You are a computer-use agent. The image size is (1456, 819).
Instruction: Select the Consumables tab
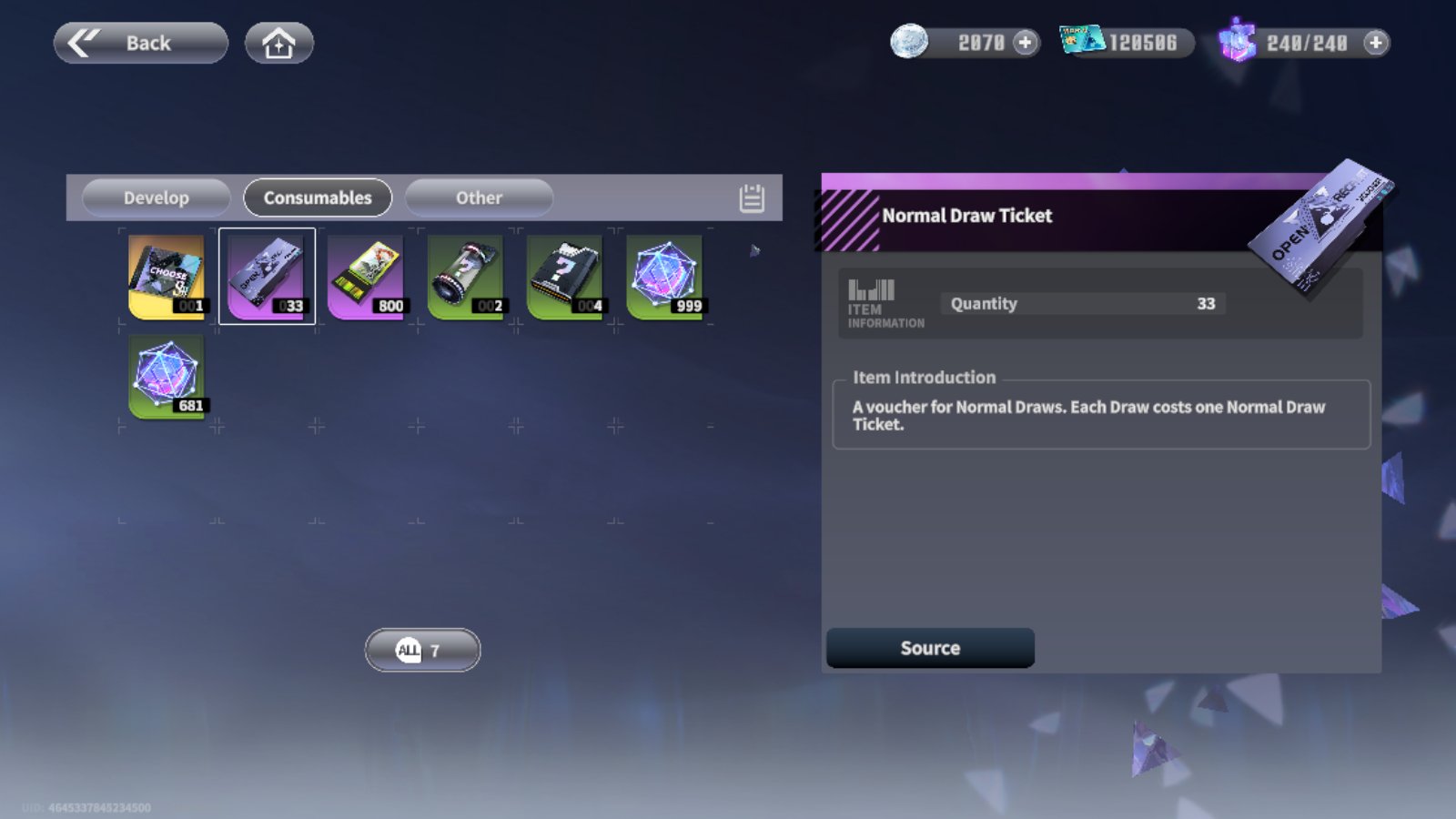tap(318, 197)
